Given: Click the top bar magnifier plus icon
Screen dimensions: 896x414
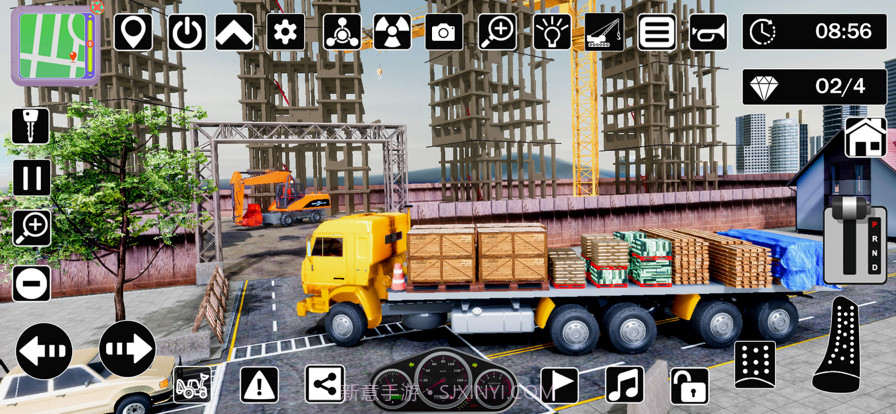Looking at the screenshot, I should tap(497, 32).
